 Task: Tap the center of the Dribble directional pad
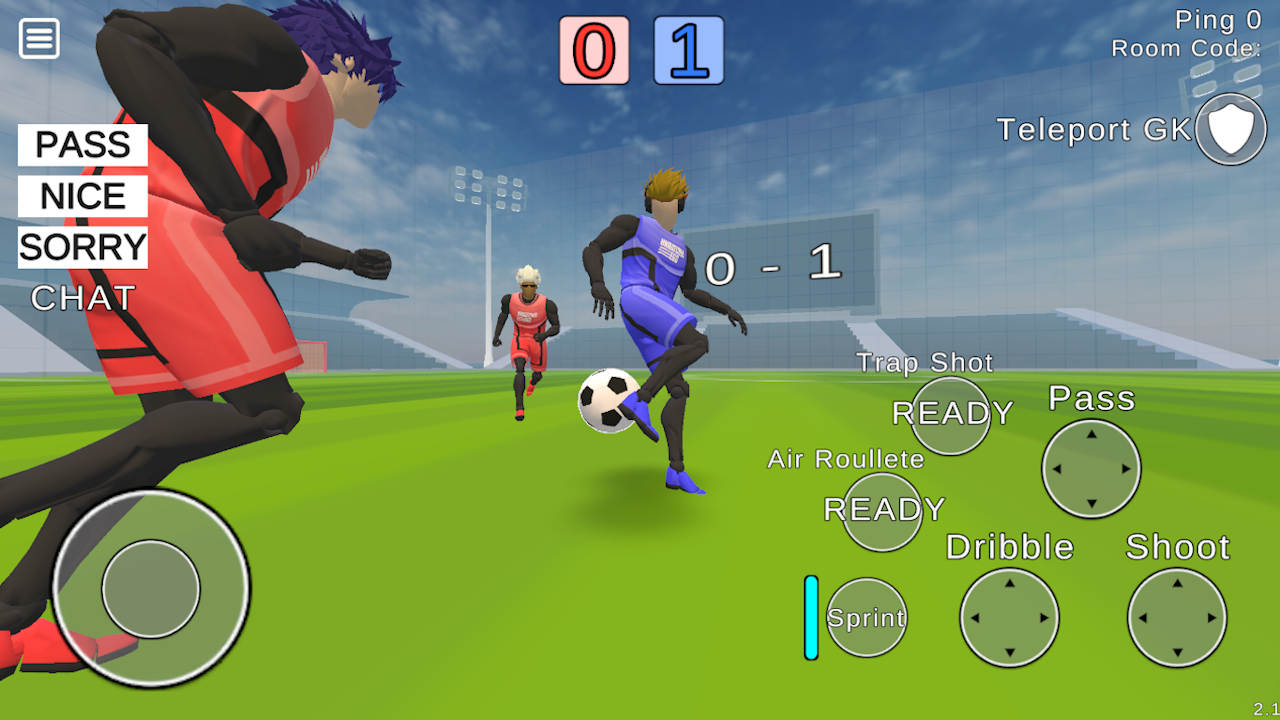coord(1009,617)
